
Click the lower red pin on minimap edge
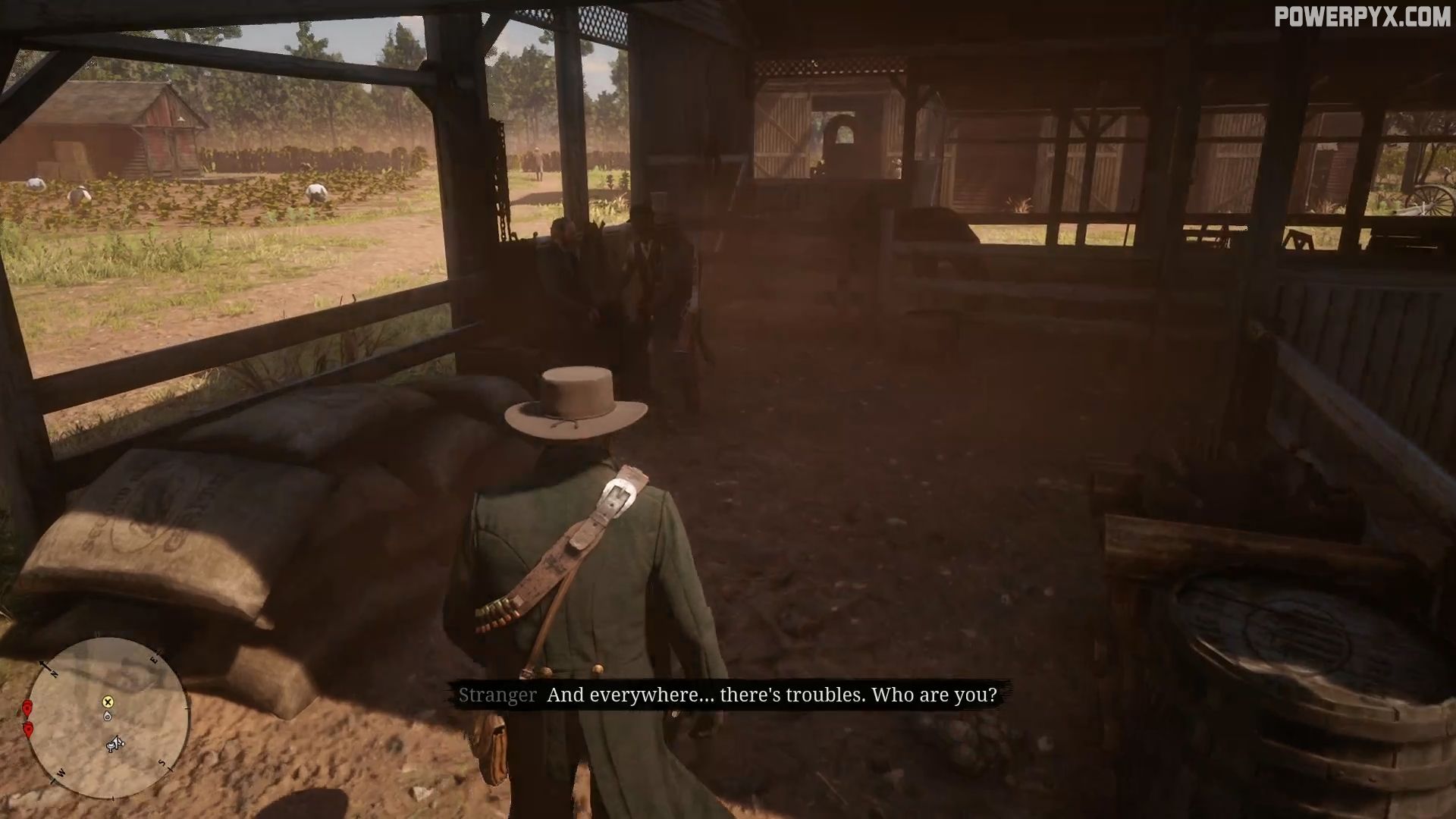point(29,730)
